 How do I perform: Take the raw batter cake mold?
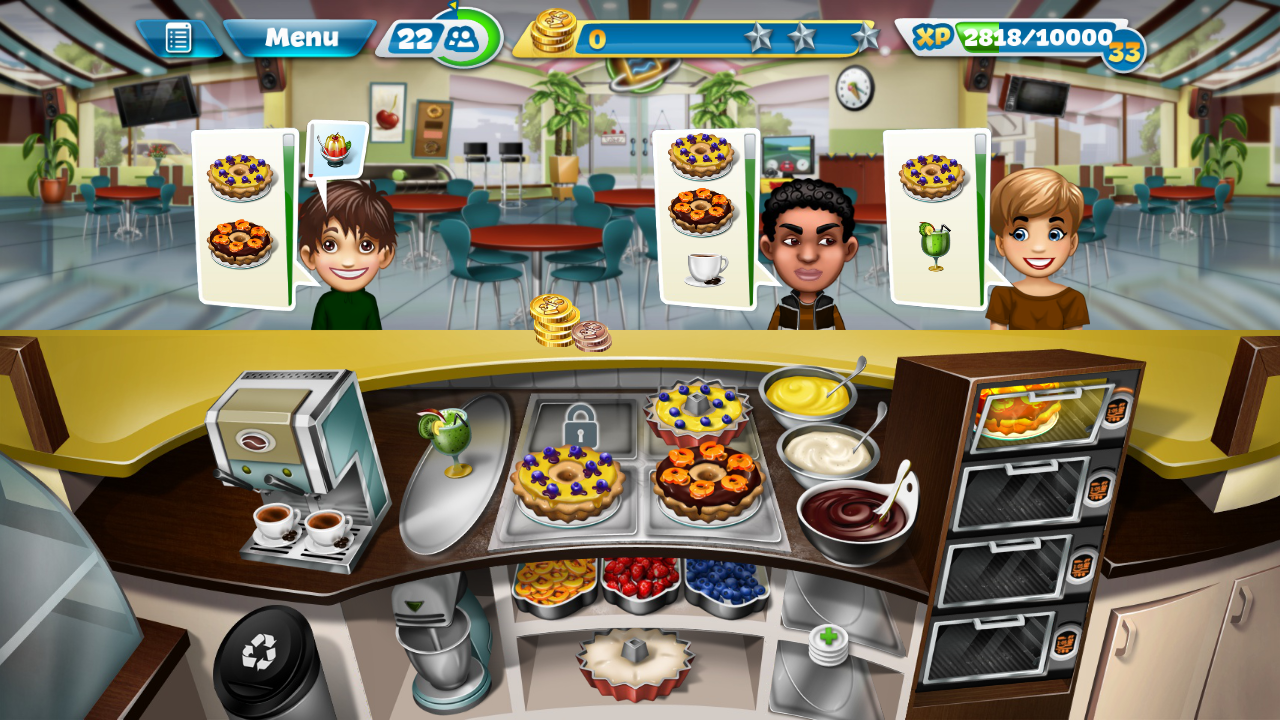(x=635, y=661)
